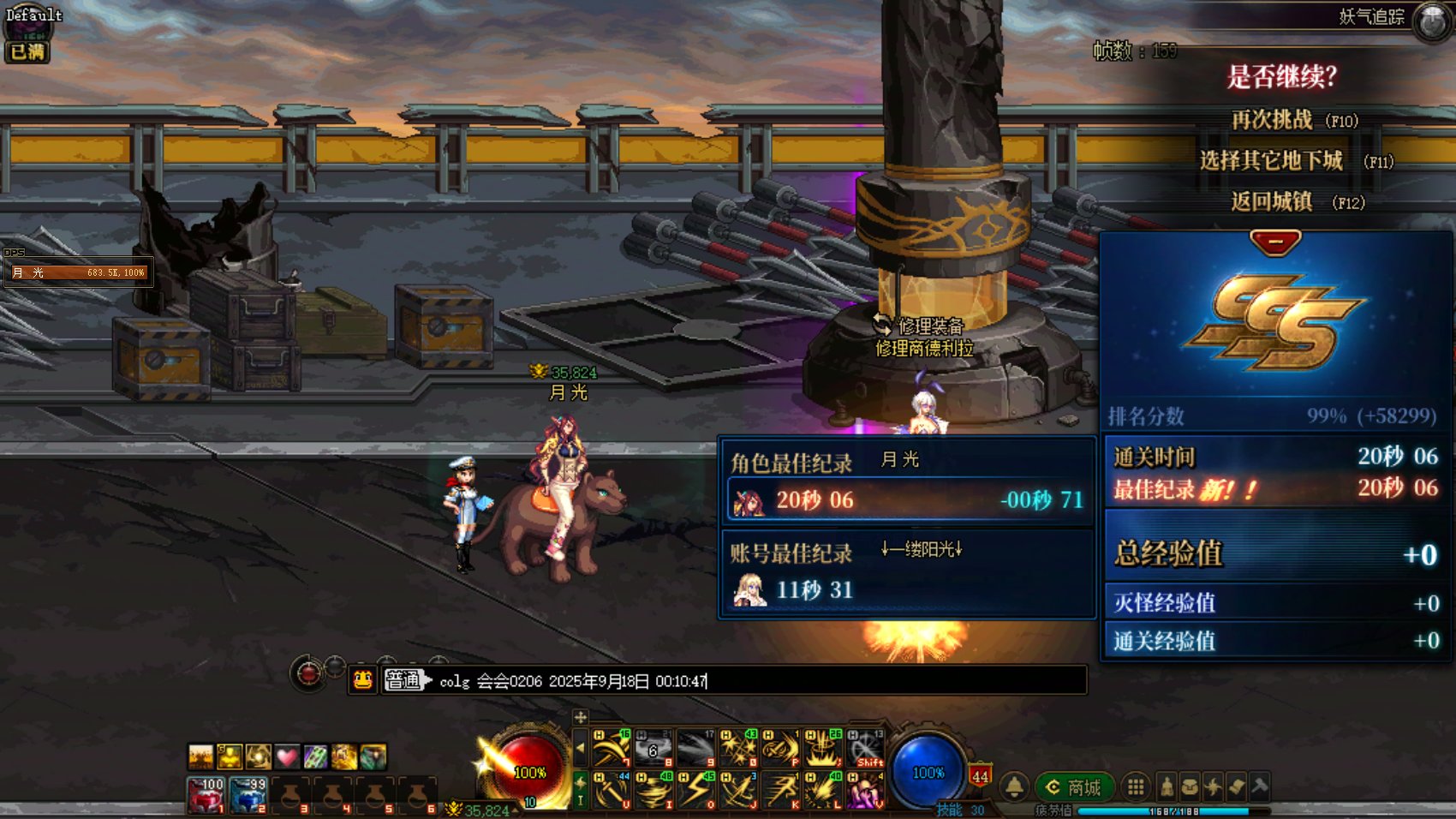Open the quest scroll icon
The image size is (1456, 819).
click(1236, 786)
